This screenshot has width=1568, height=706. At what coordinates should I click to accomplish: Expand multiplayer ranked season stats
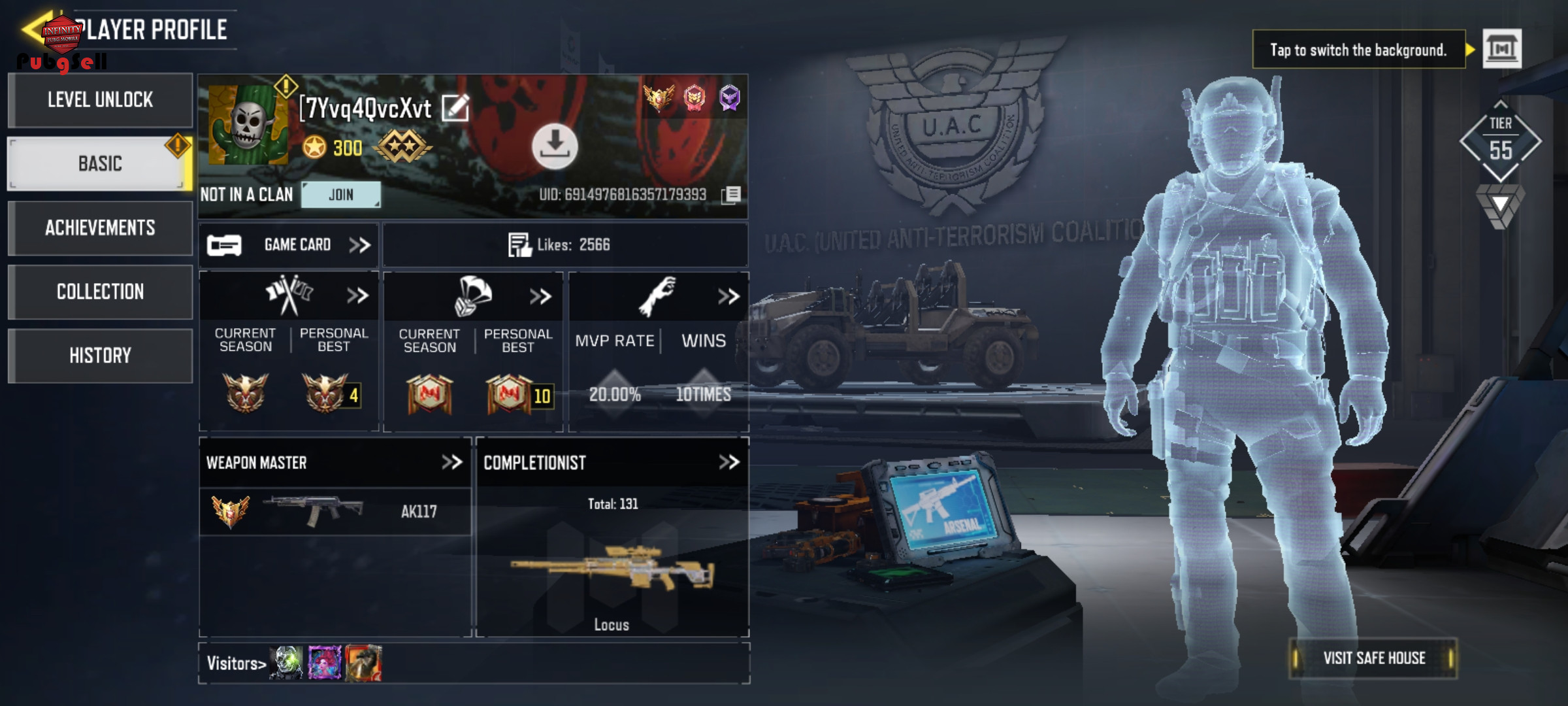pos(357,296)
